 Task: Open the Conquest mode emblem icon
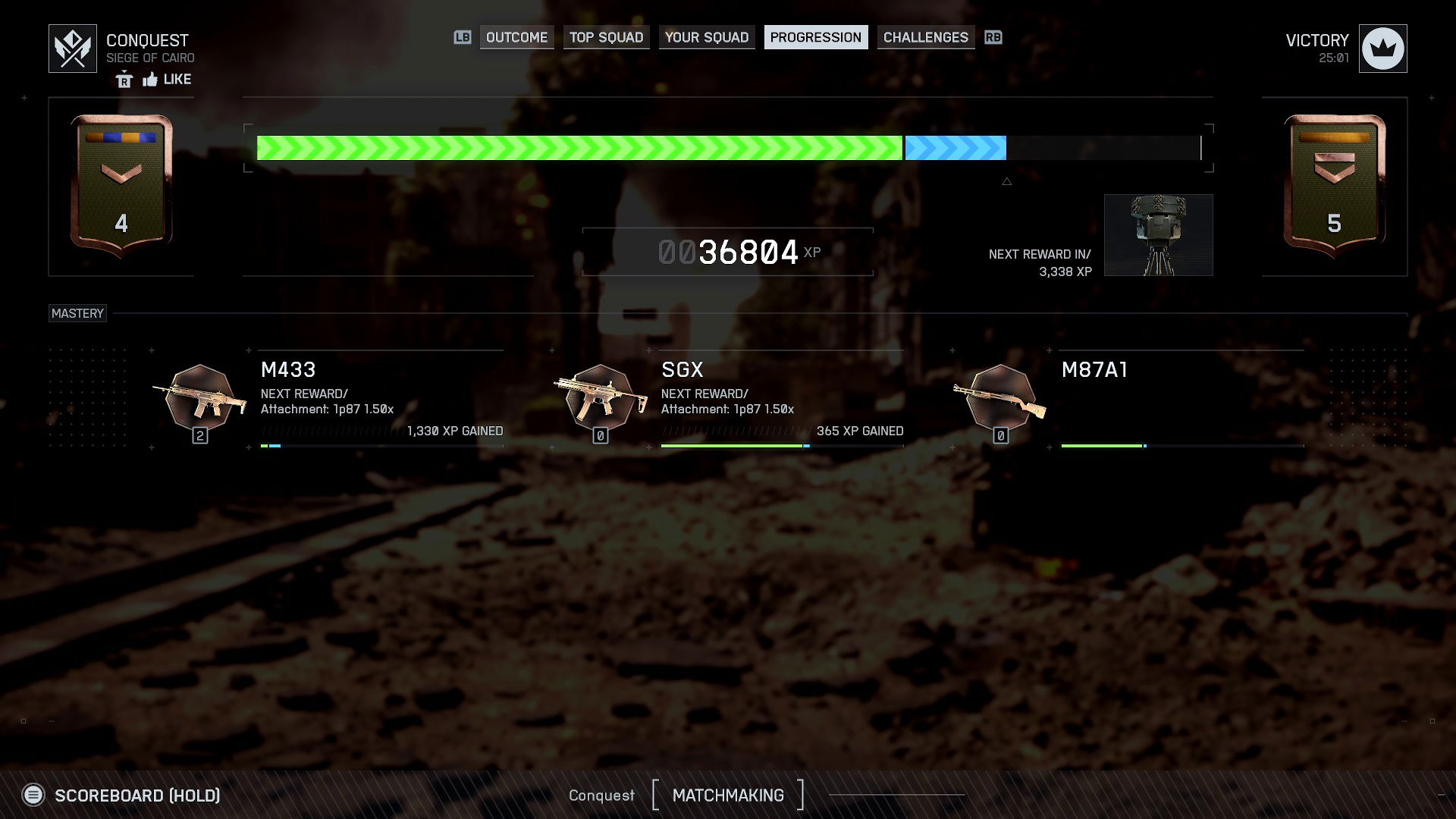coord(73,49)
